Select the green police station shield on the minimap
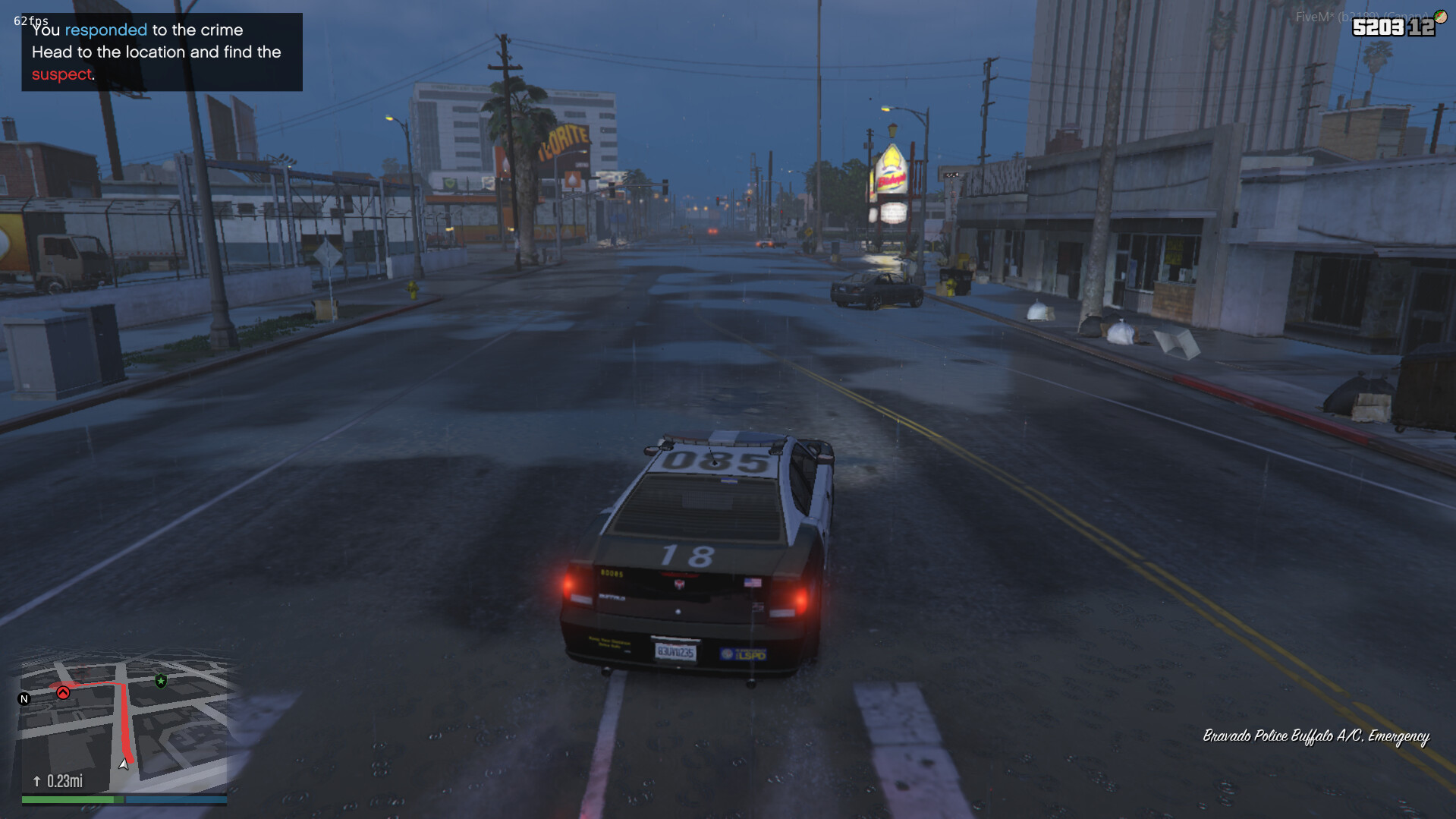Viewport: 1456px width, 819px height. coord(160,681)
